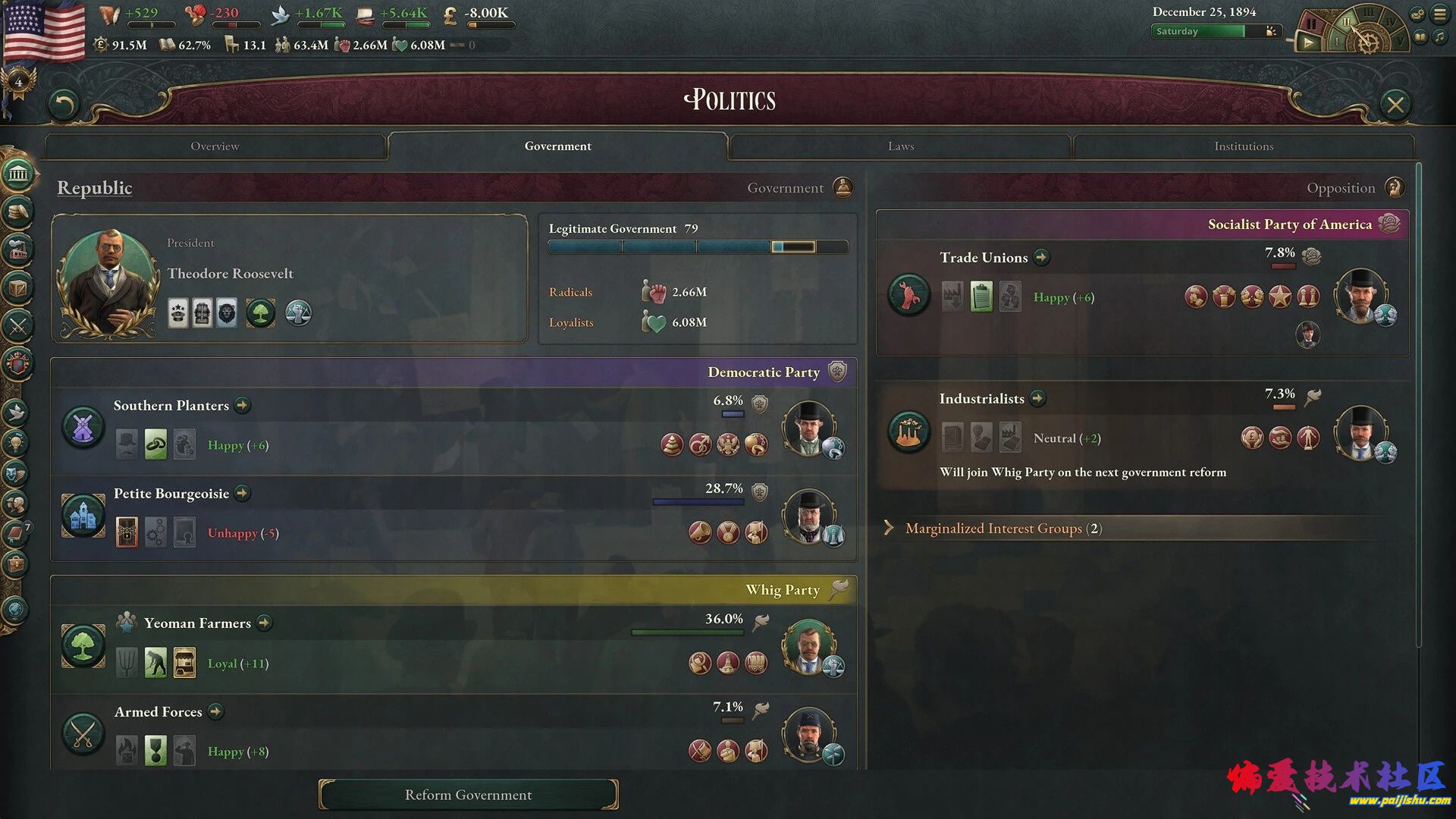Click the United States flag
The height and width of the screenshot is (819, 1456).
[x=44, y=32]
